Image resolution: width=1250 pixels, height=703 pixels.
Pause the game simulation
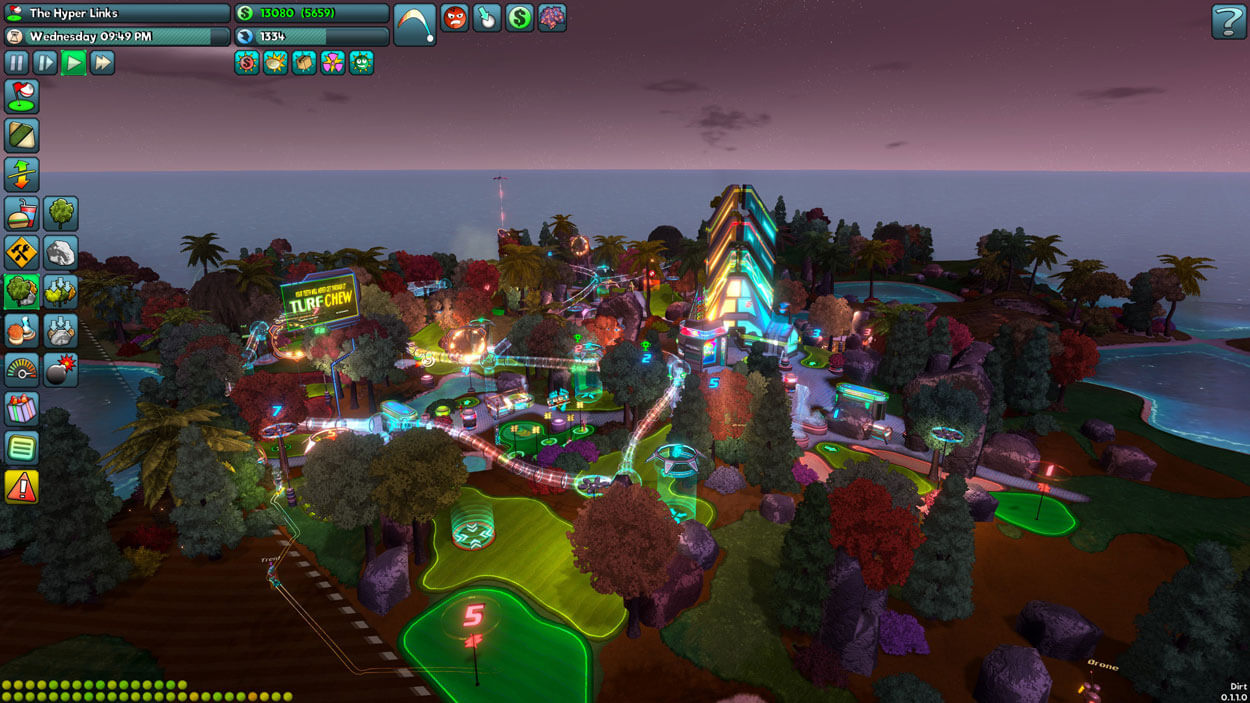tap(17, 63)
